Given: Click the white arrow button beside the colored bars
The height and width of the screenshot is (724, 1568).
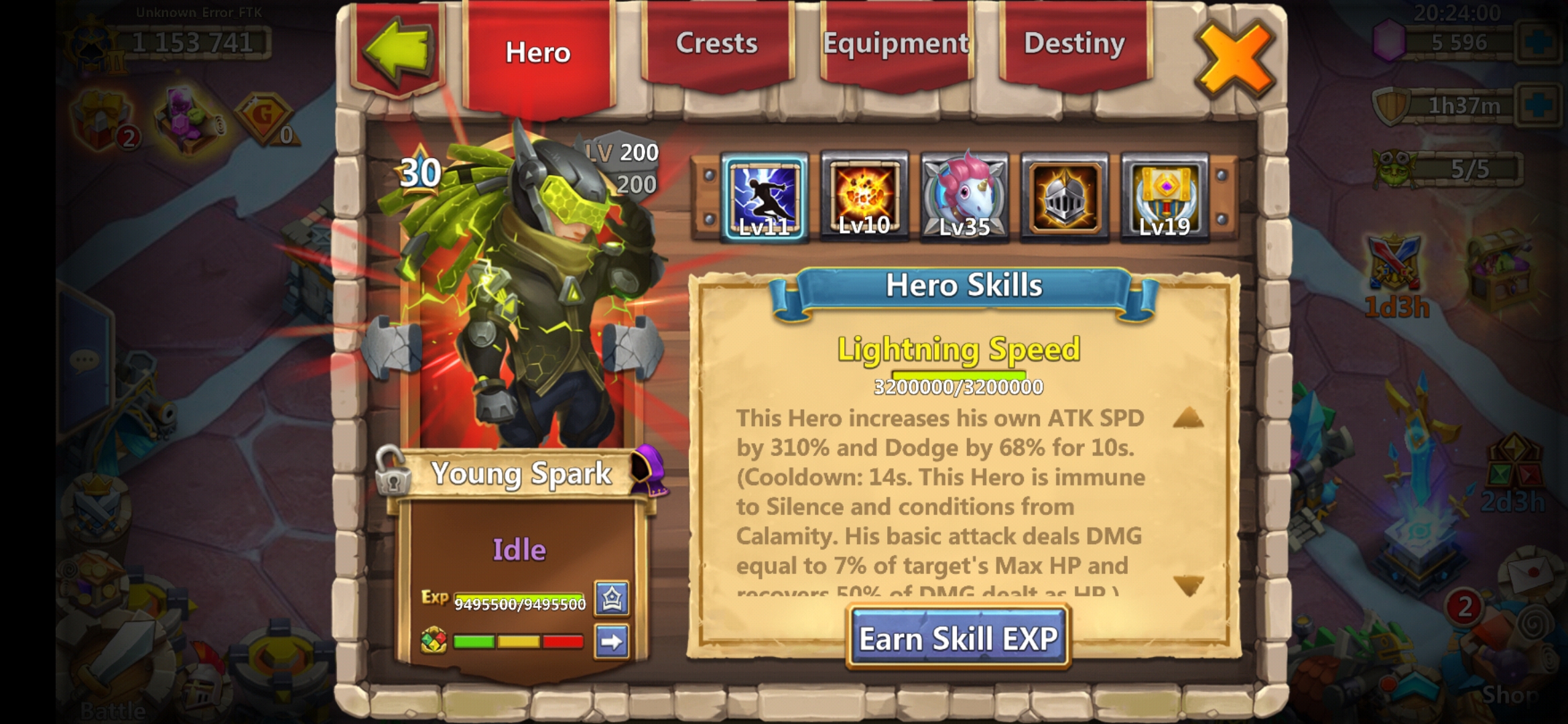Looking at the screenshot, I should [x=612, y=642].
